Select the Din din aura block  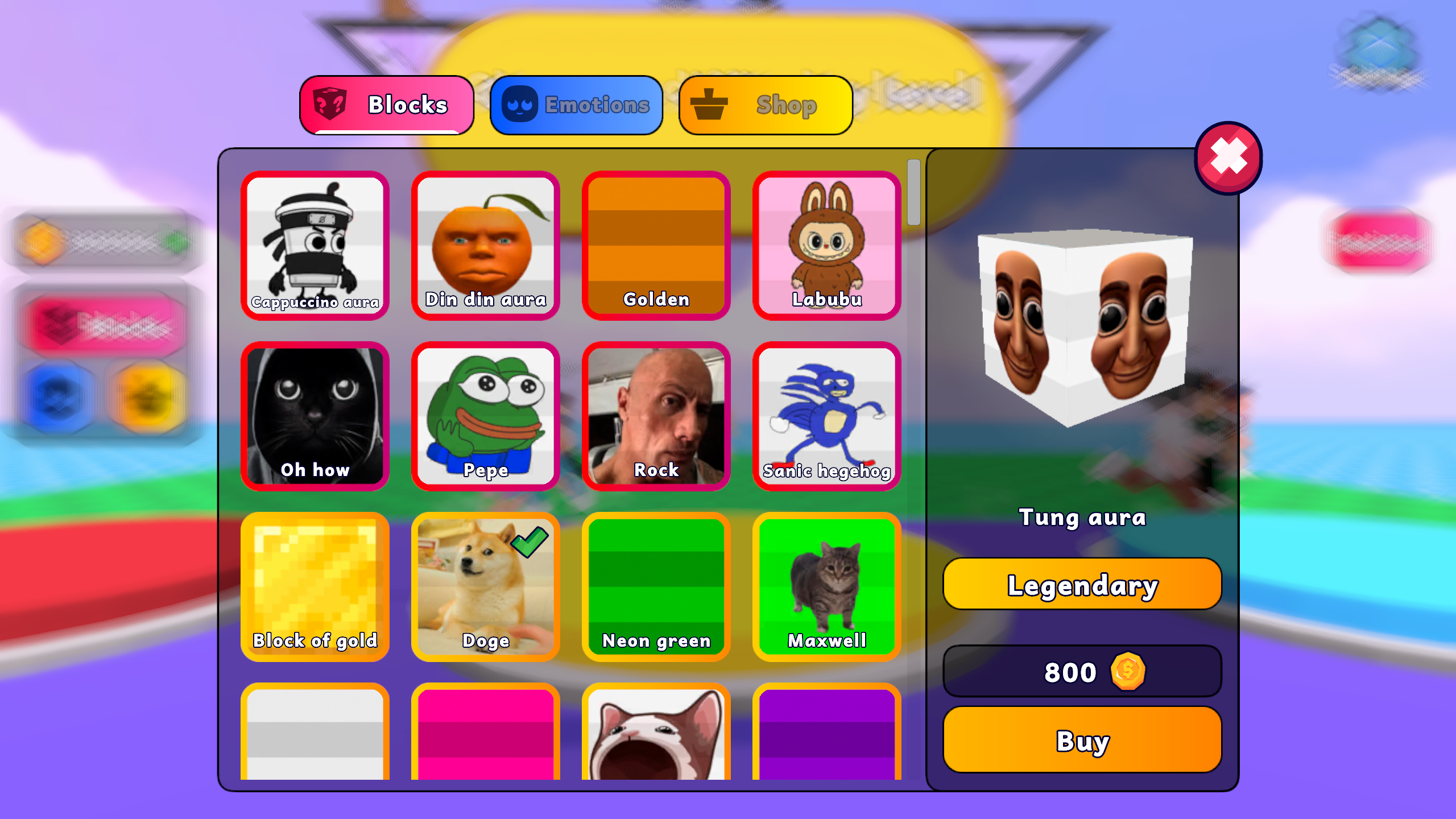pos(486,246)
